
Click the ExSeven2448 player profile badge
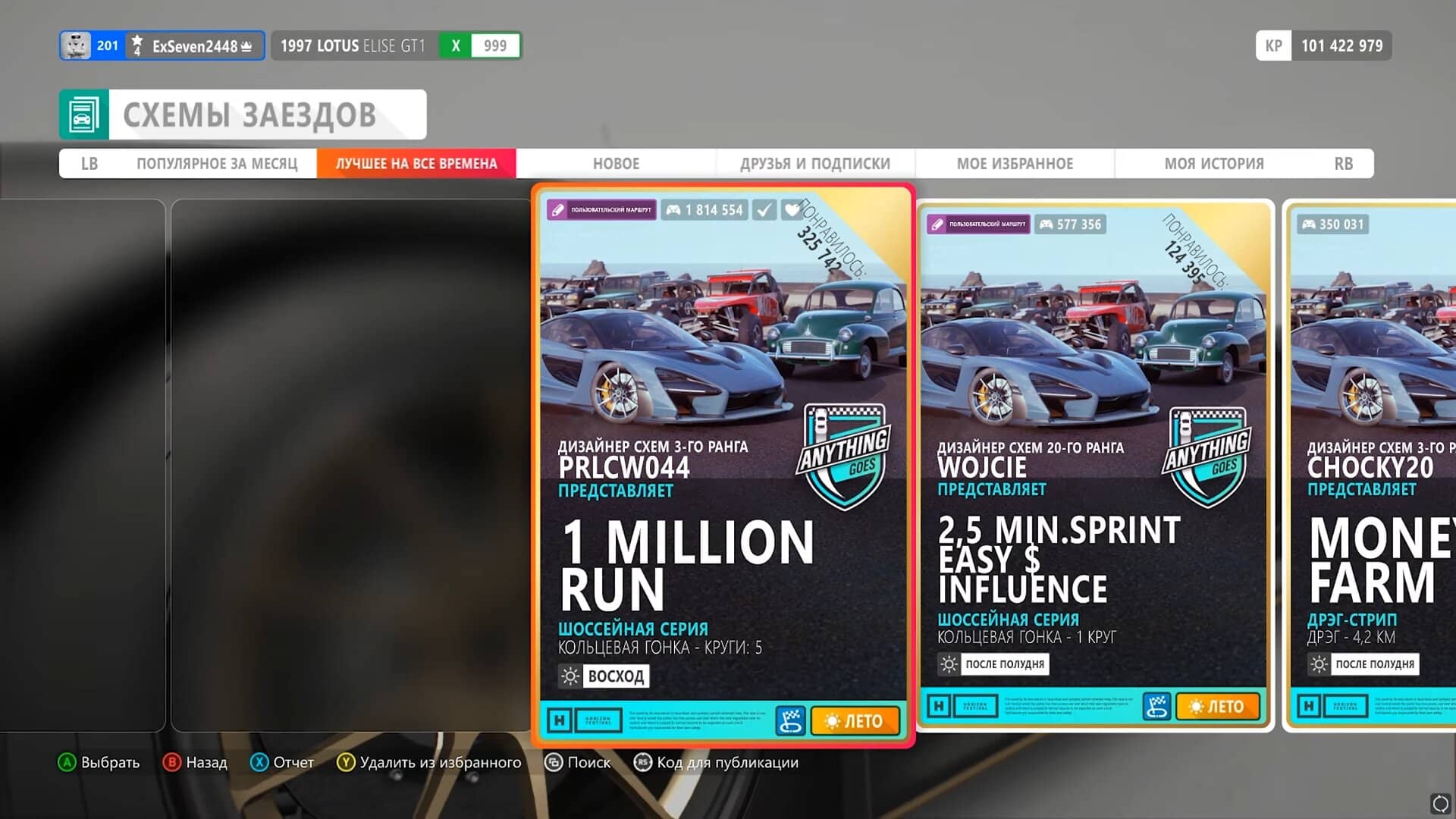pos(162,45)
